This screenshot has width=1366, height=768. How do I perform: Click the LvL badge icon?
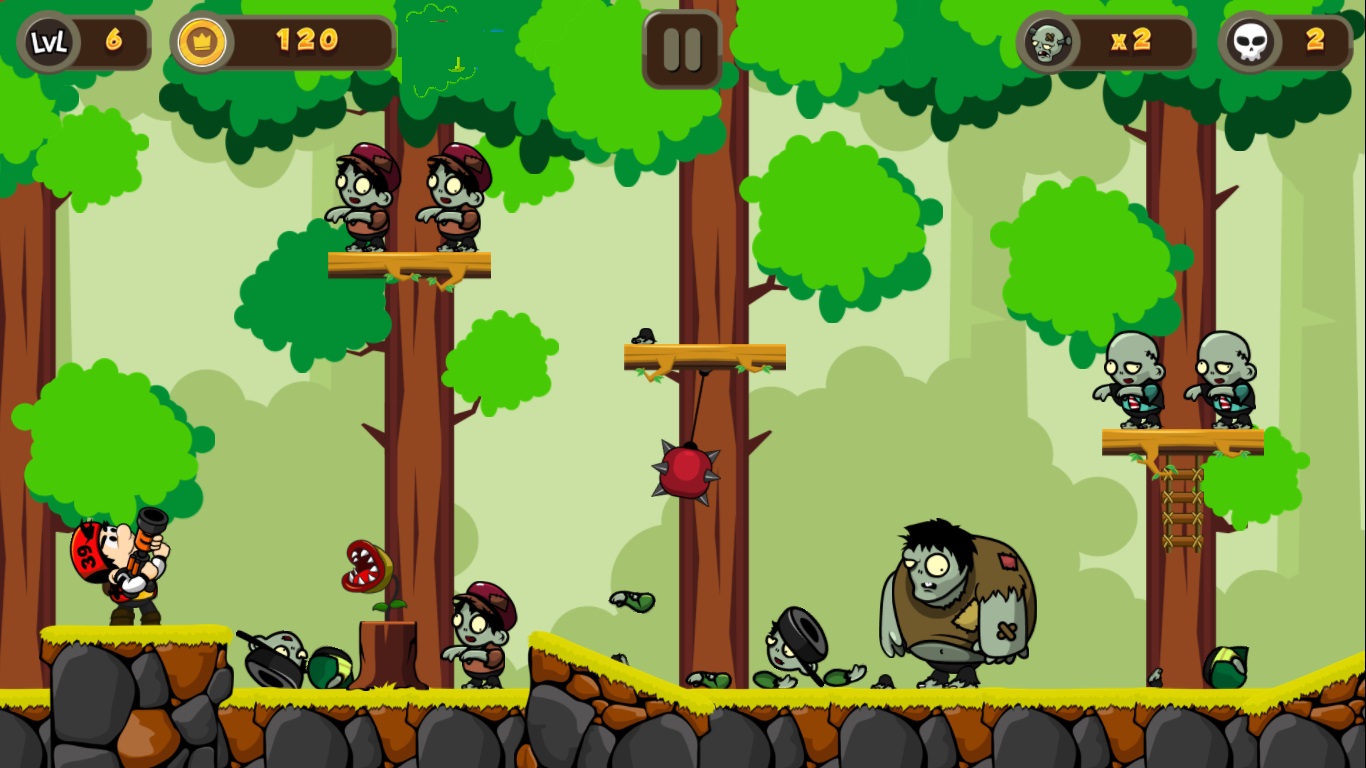(48, 42)
